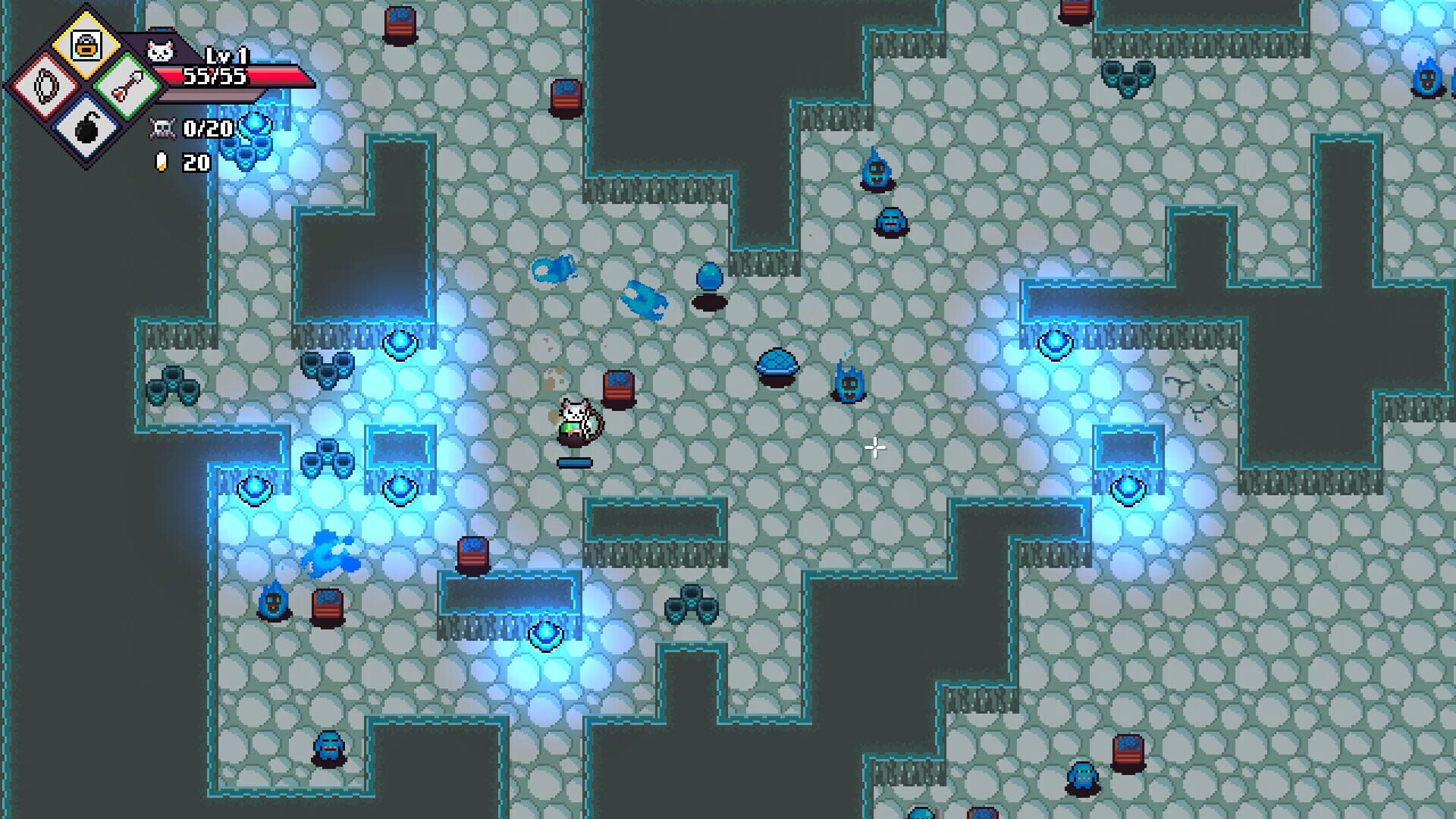Click the glowing blue orb pile under the HUD

pos(256,136)
